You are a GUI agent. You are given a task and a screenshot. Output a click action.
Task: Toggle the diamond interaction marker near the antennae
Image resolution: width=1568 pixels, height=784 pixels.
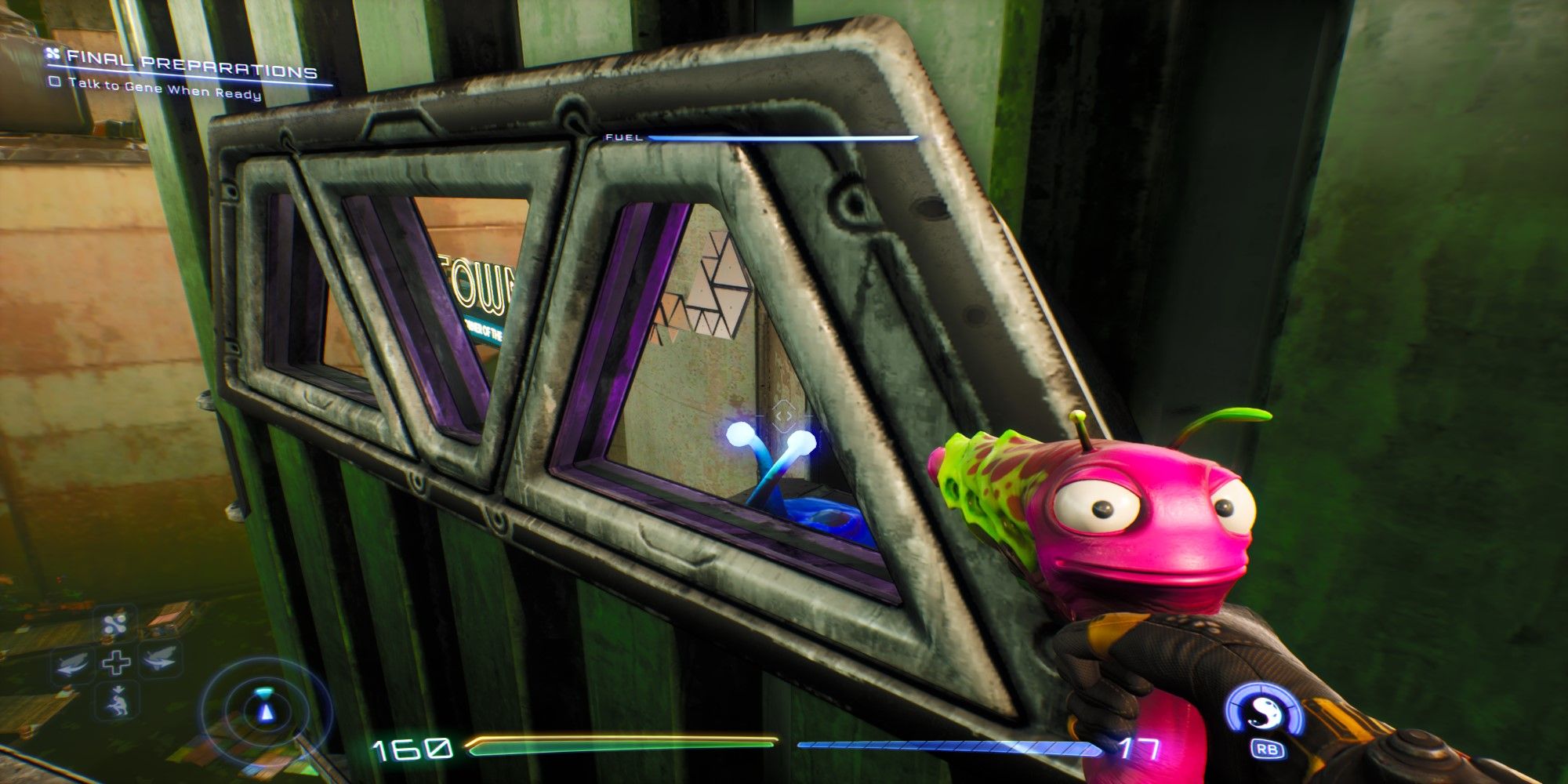point(784,415)
